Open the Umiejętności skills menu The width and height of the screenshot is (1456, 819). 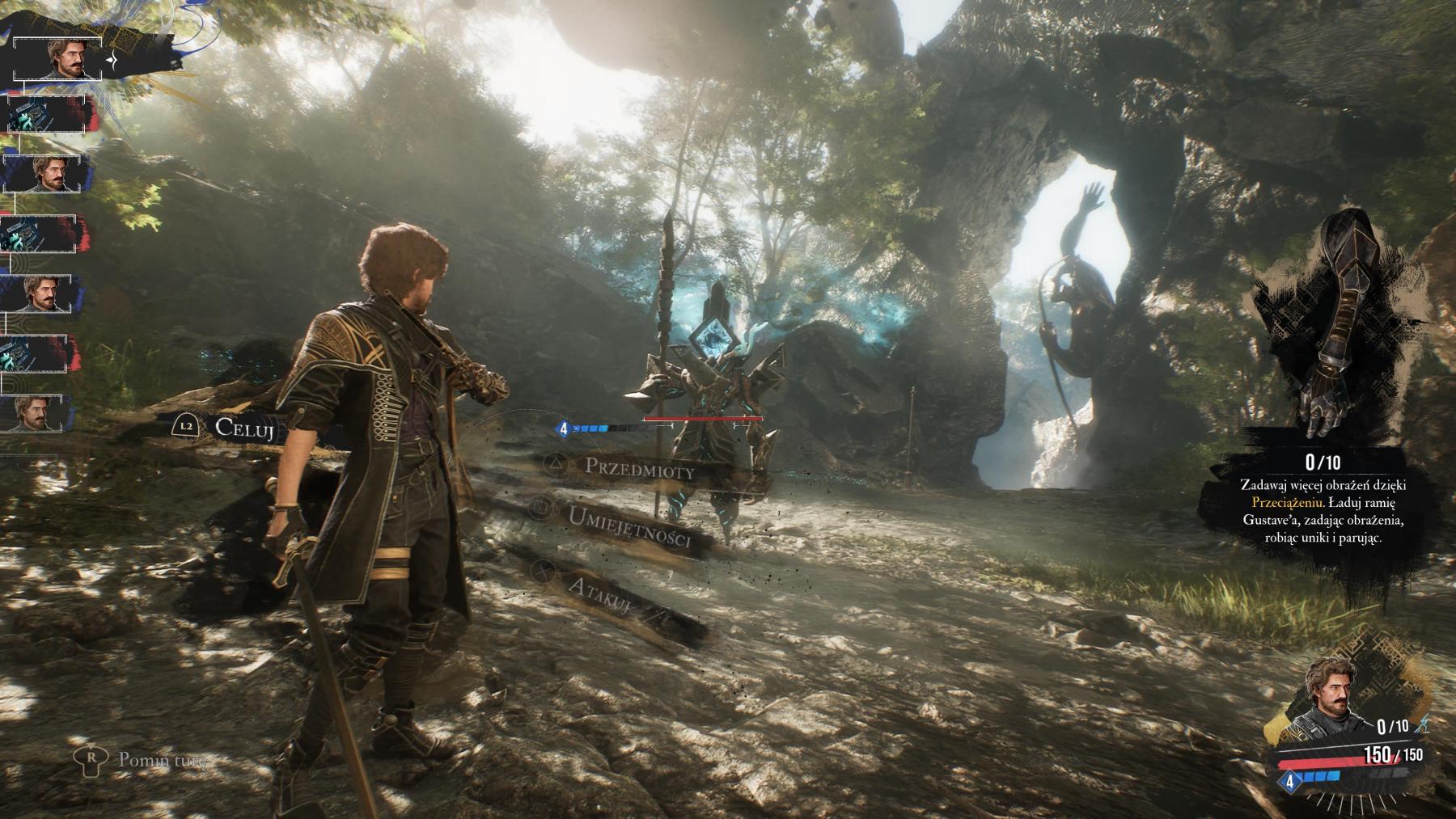pyautogui.click(x=629, y=526)
